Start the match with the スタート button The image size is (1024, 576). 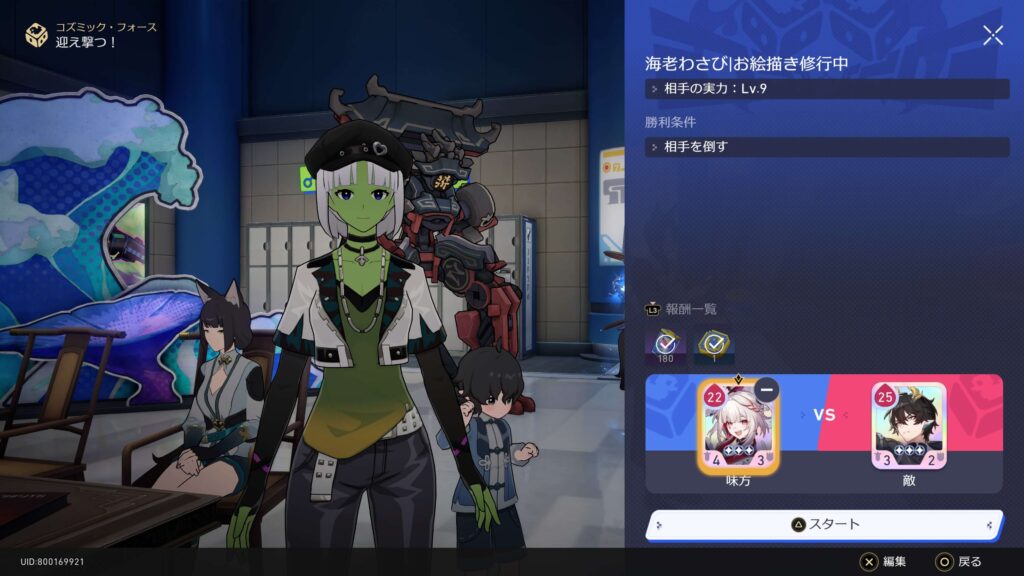[x=824, y=524]
